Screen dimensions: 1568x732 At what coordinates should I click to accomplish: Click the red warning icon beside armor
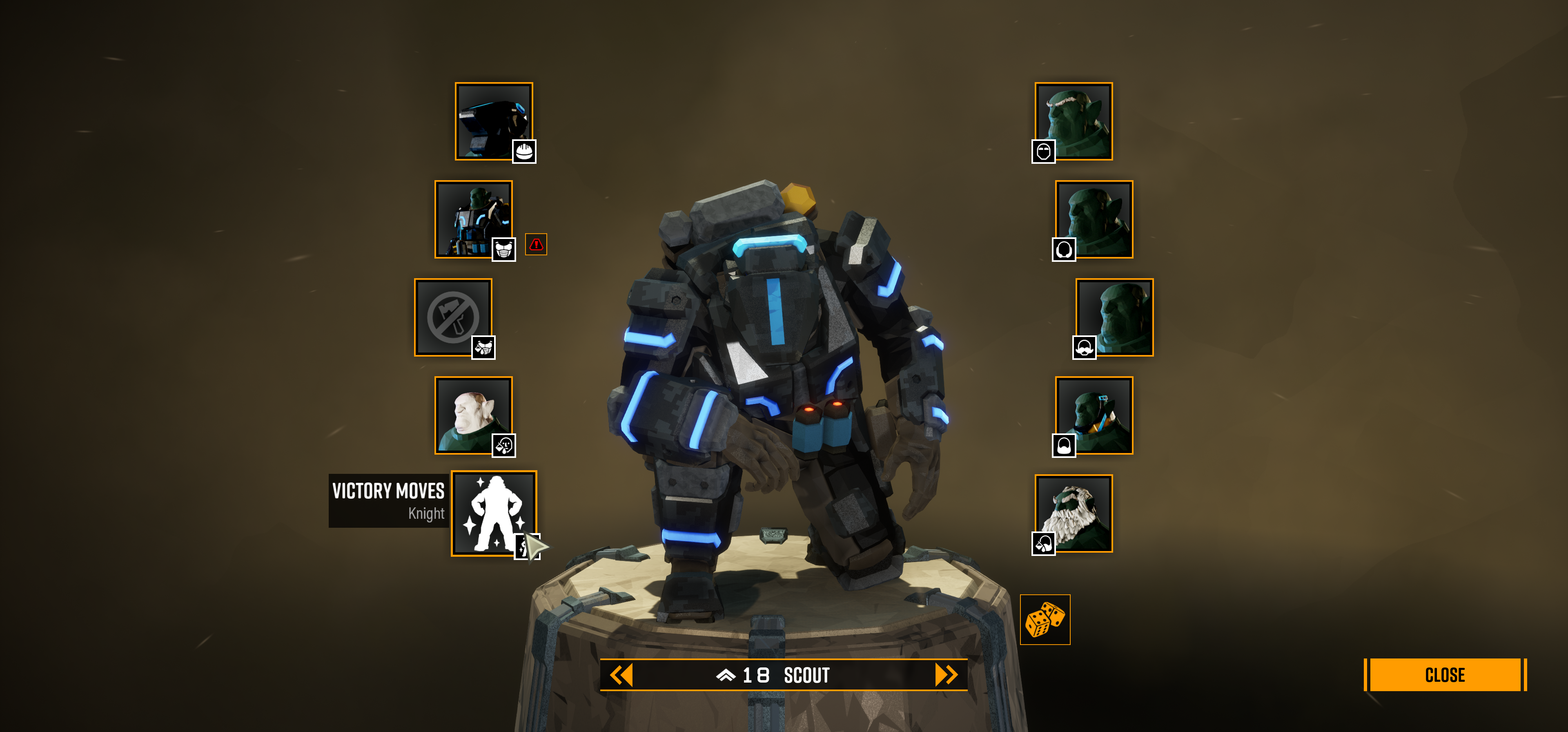coord(536,244)
